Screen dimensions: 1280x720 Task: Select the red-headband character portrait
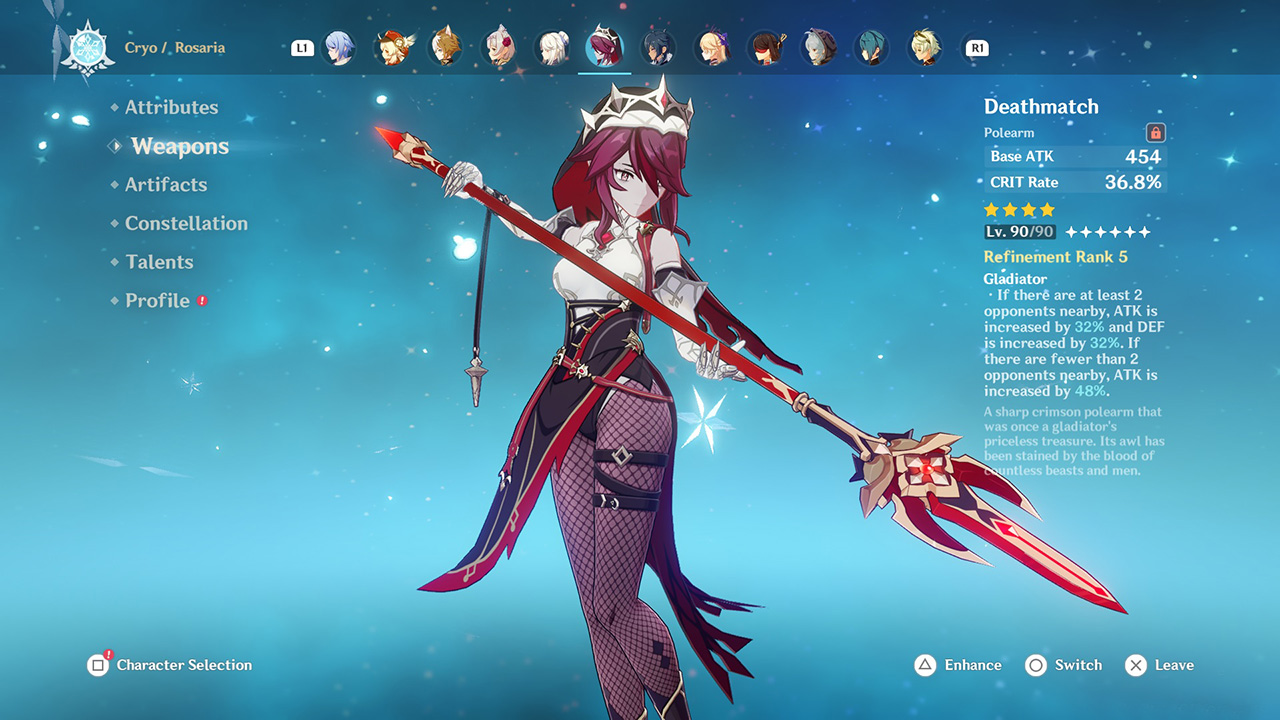[x=767, y=46]
